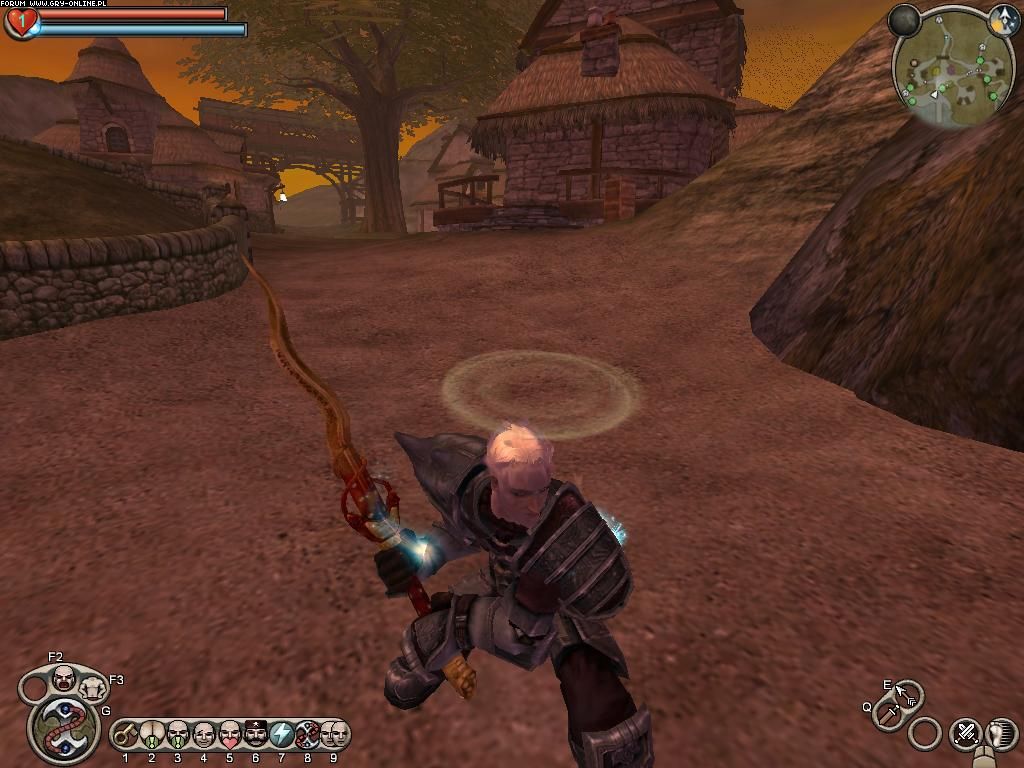Select the key item in hotbar slot 1
The height and width of the screenshot is (768, 1024).
pos(125,735)
